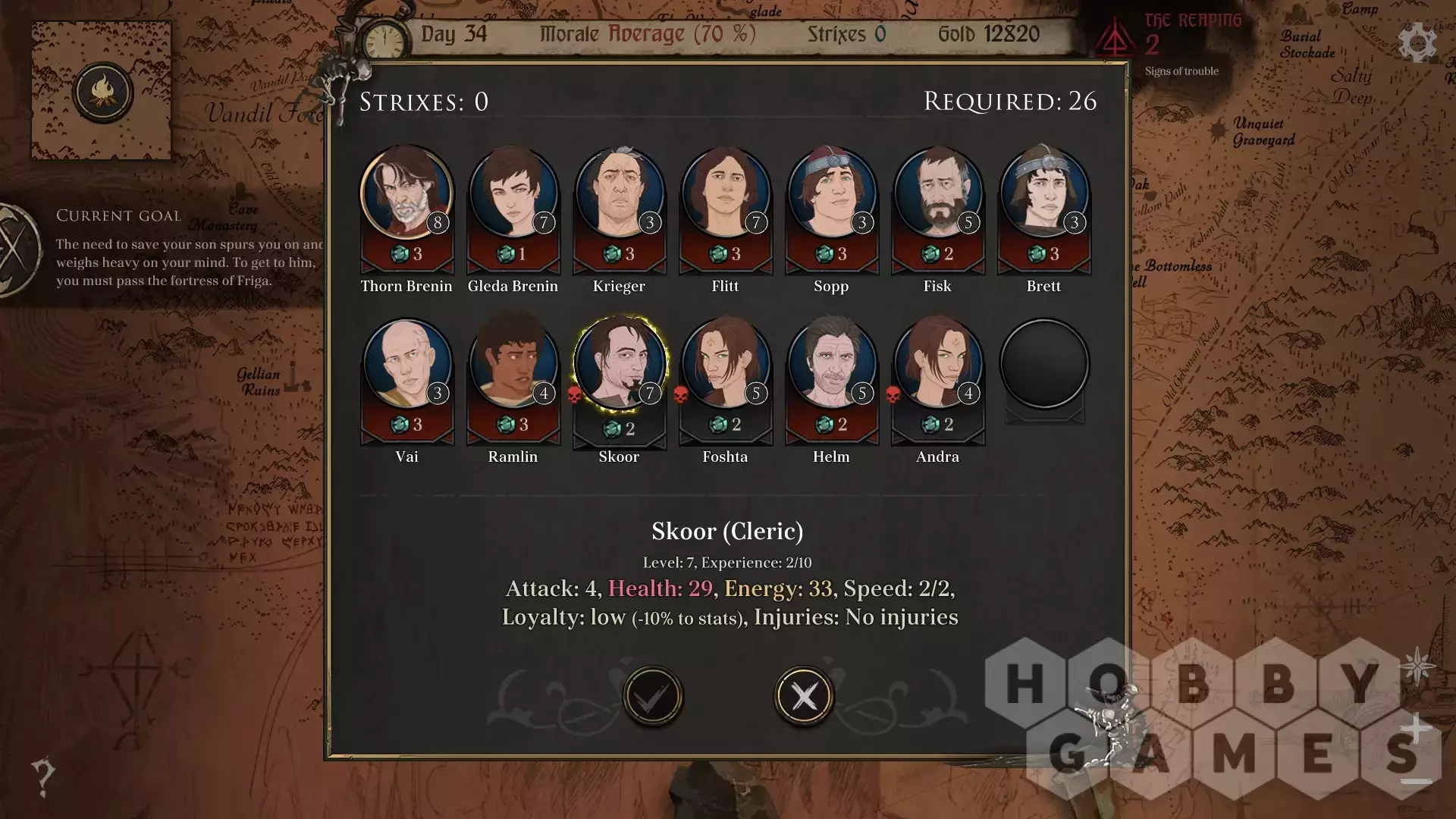
Task: Pick Krieger from the roster
Action: pyautogui.click(x=619, y=193)
